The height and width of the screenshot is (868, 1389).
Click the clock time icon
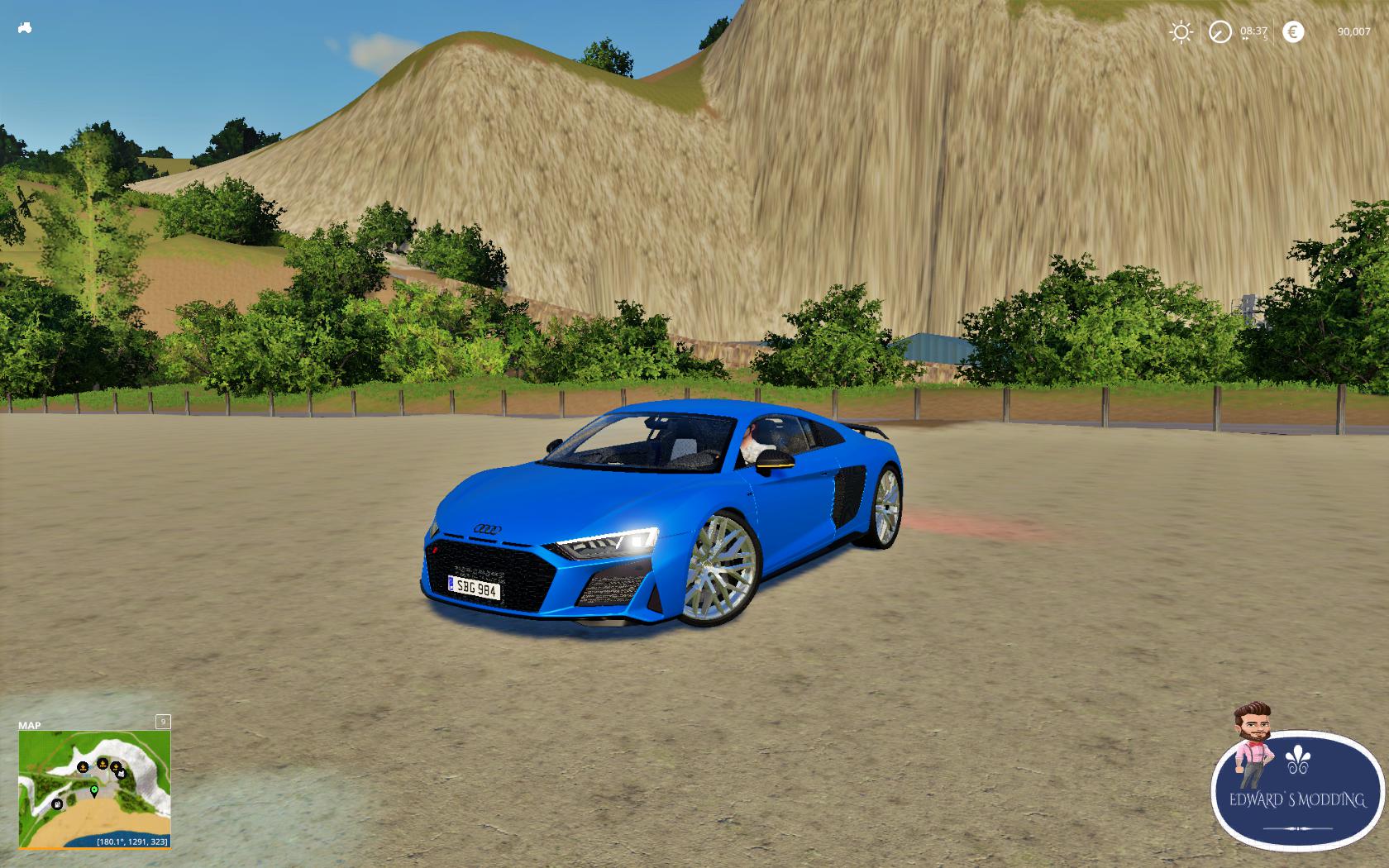(x=1220, y=32)
